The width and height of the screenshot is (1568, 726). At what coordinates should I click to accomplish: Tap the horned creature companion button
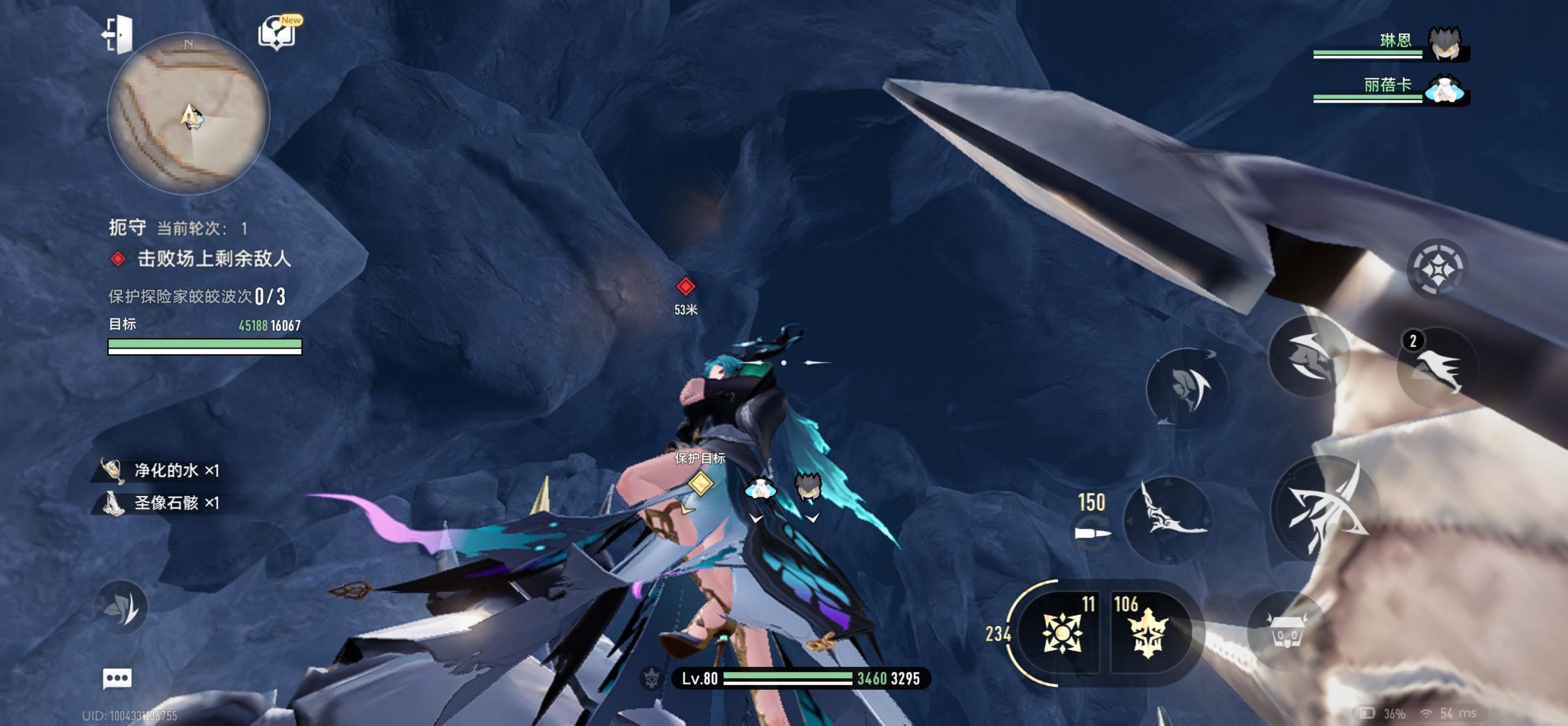(1286, 630)
